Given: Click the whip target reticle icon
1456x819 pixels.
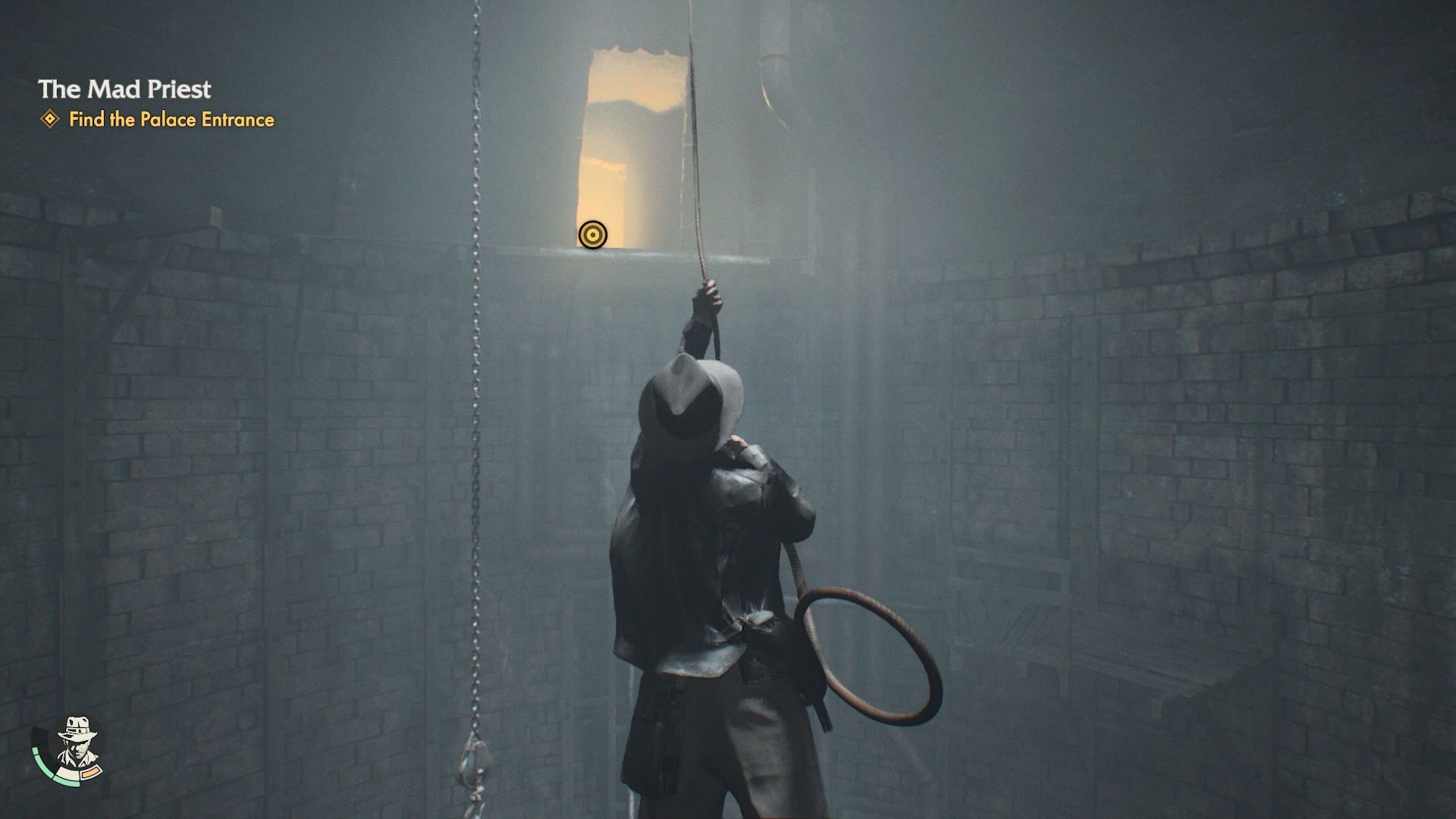Looking at the screenshot, I should point(593,235).
